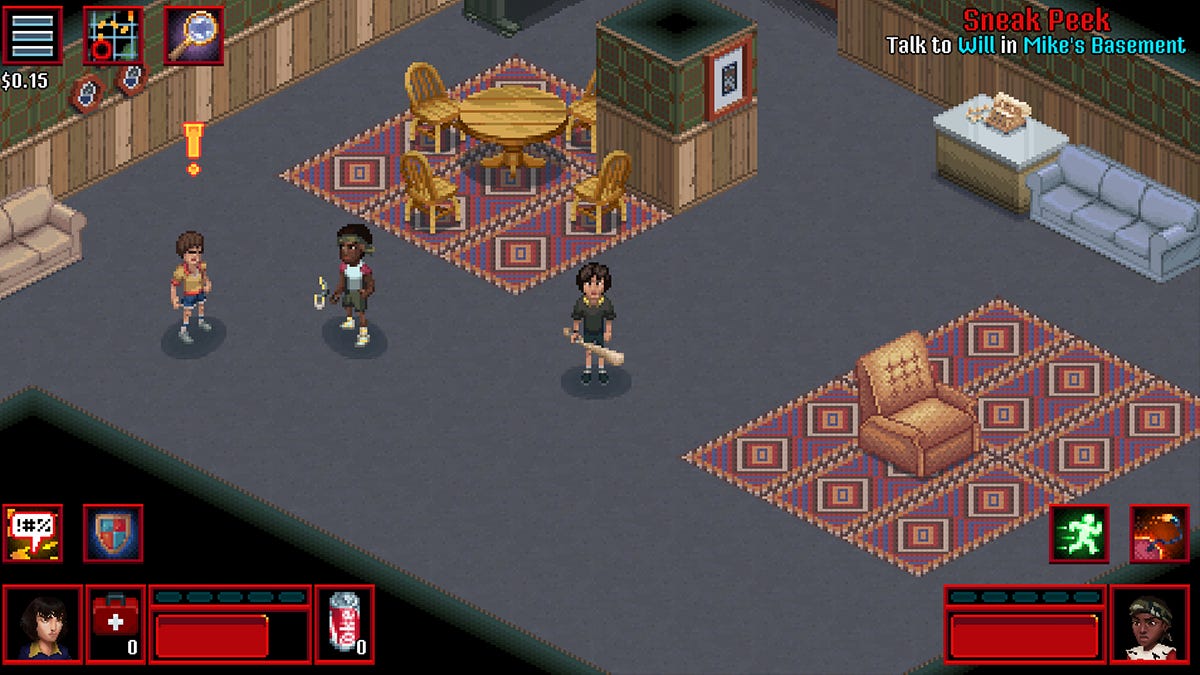Switch to Lucas's character portrait
This screenshot has height=675, width=1200.
pyautogui.click(x=1148, y=624)
